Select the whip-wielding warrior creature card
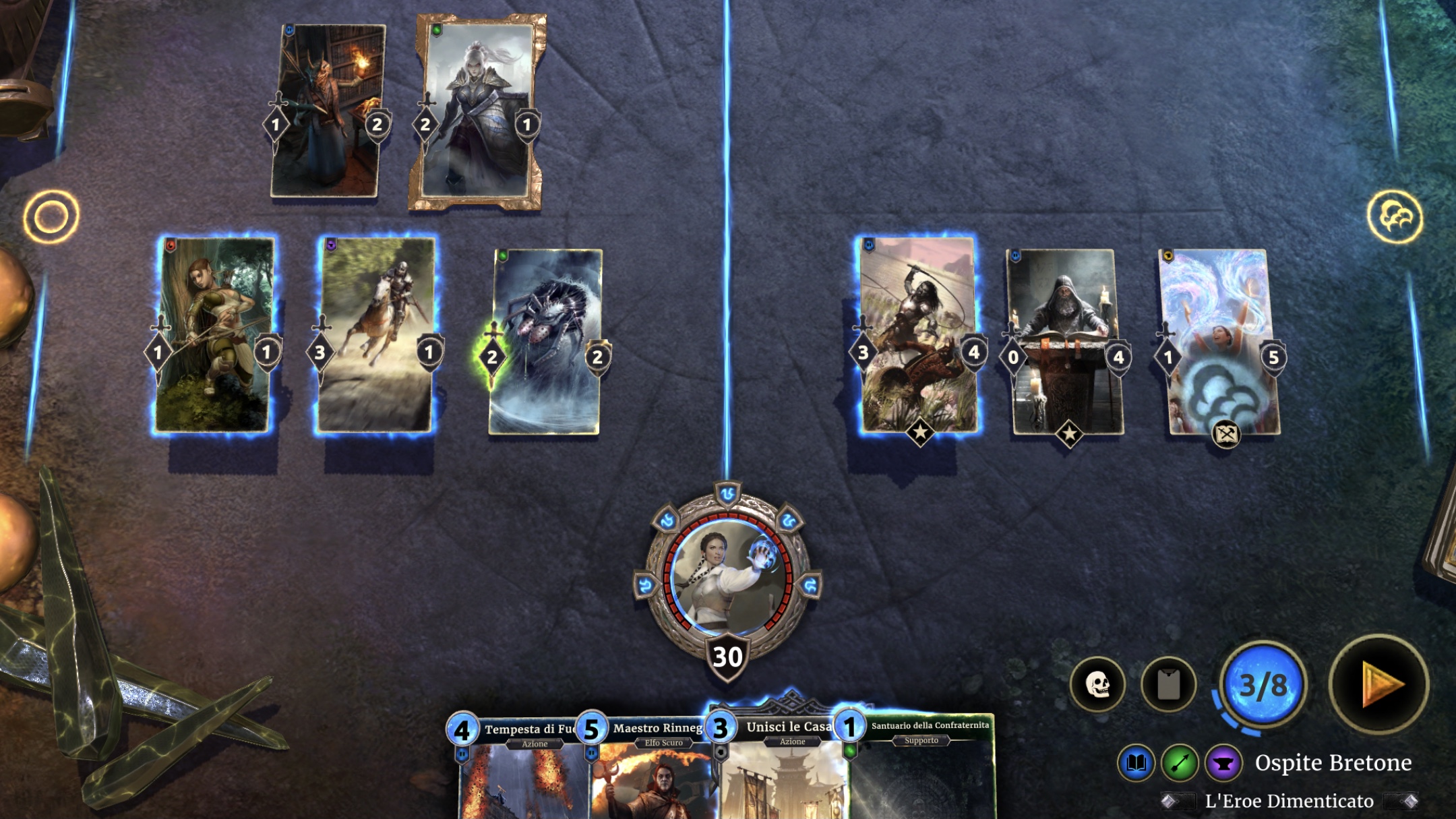Image resolution: width=1456 pixels, height=819 pixels. [x=919, y=335]
